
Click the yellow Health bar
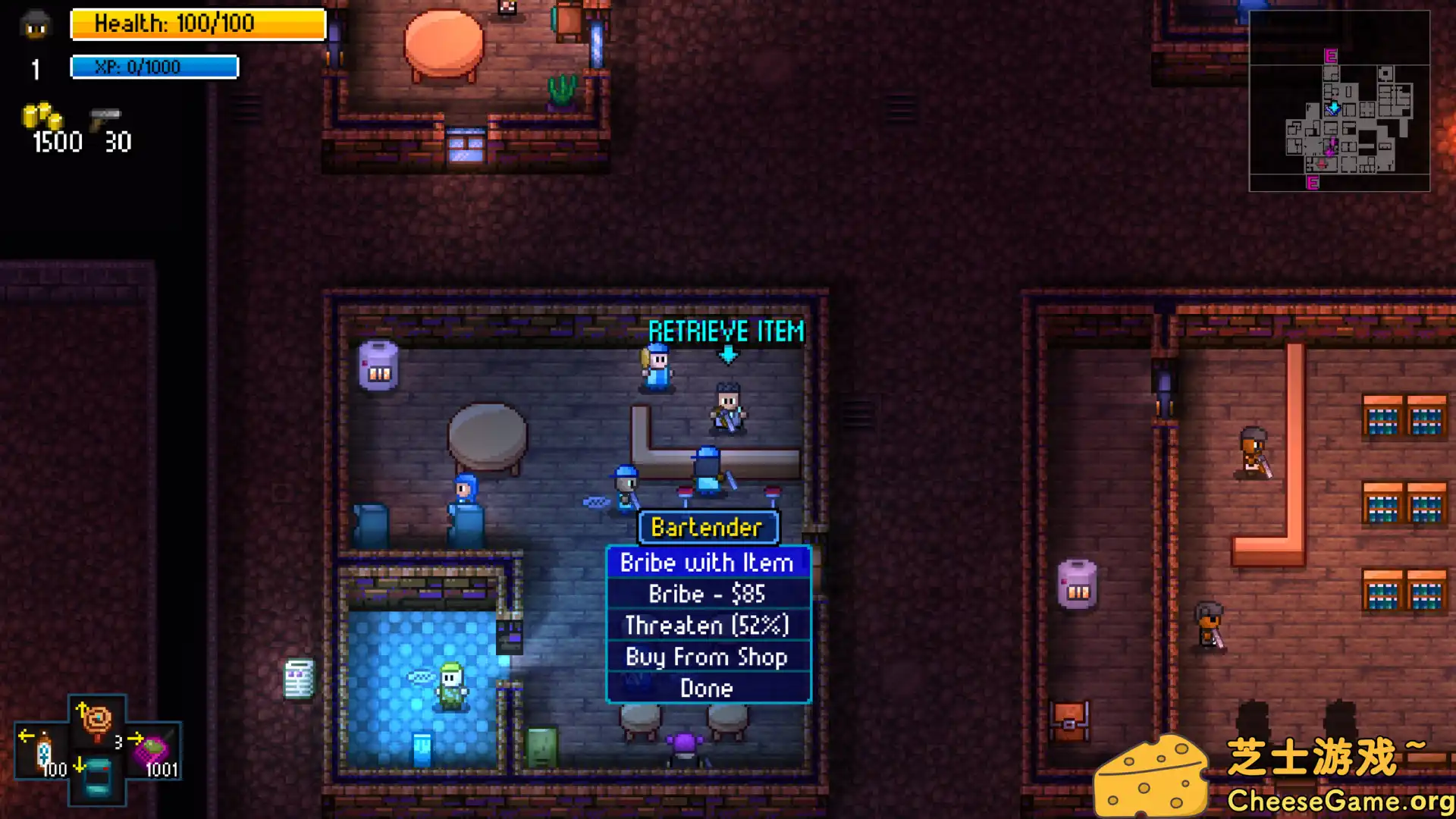coord(197,24)
